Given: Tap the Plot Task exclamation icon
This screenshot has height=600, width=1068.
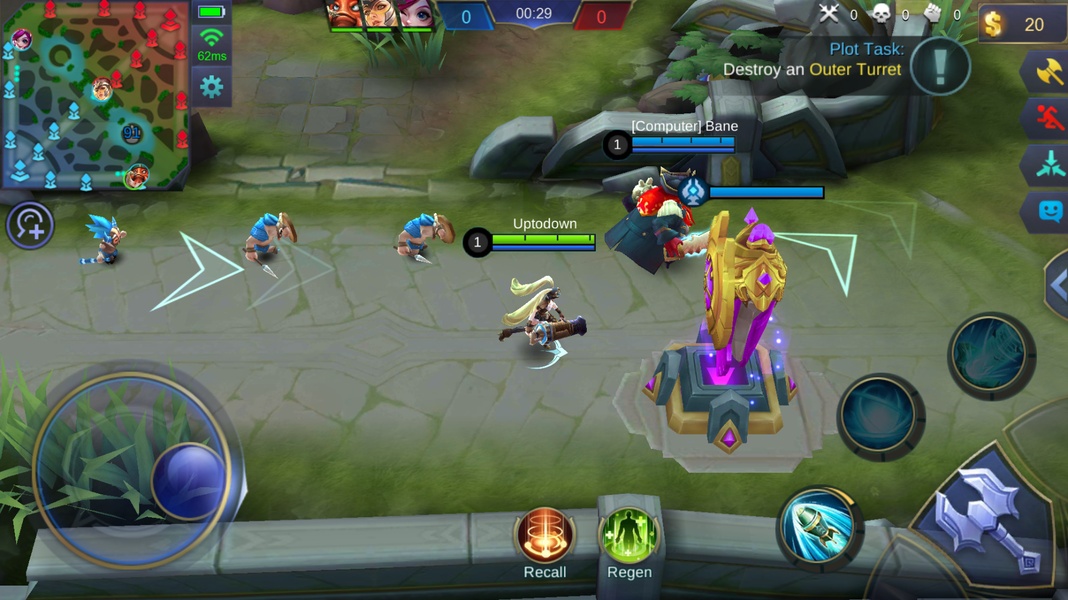Looking at the screenshot, I should (x=940, y=66).
